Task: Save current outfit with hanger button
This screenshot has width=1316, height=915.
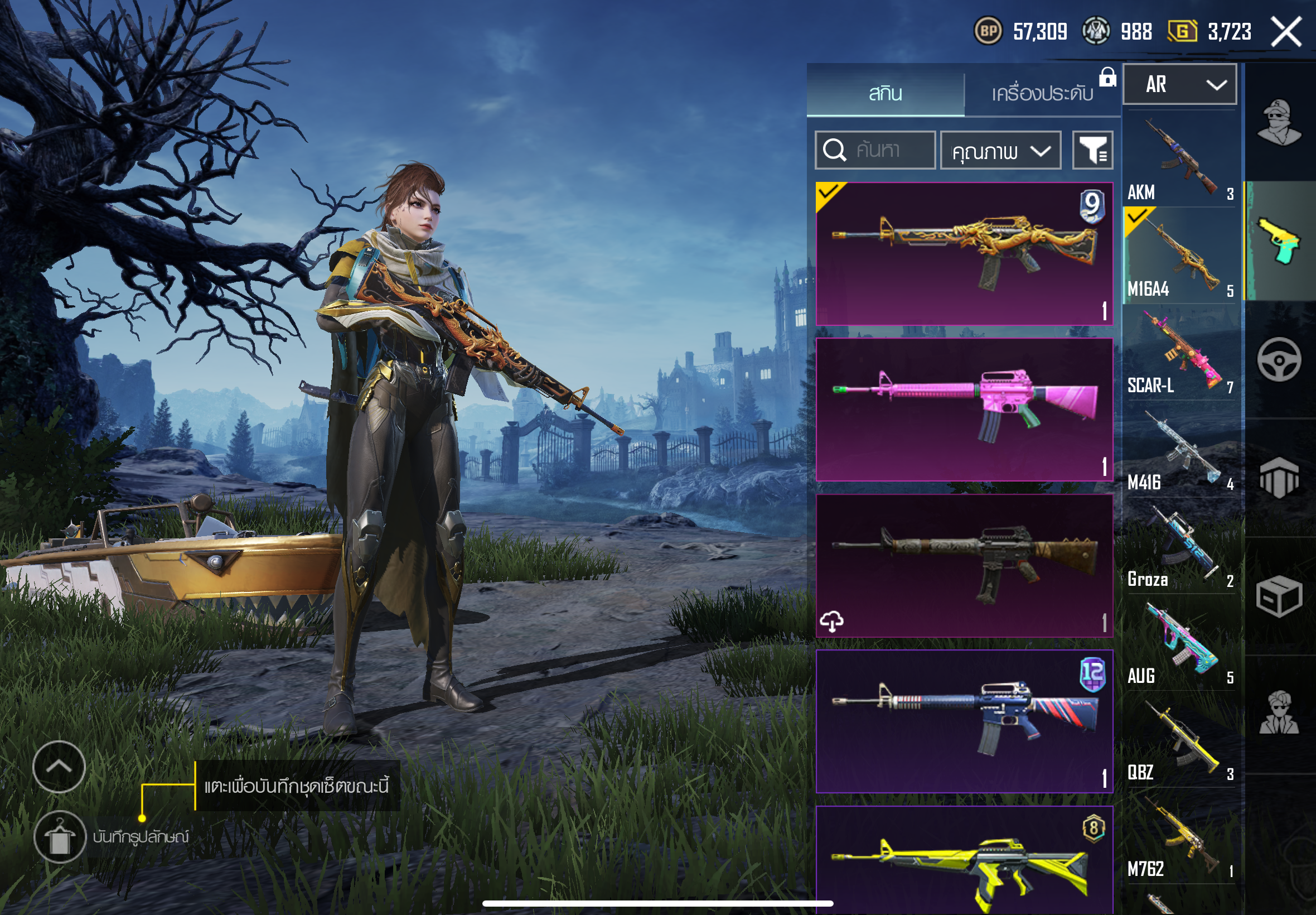Action: 60,837
